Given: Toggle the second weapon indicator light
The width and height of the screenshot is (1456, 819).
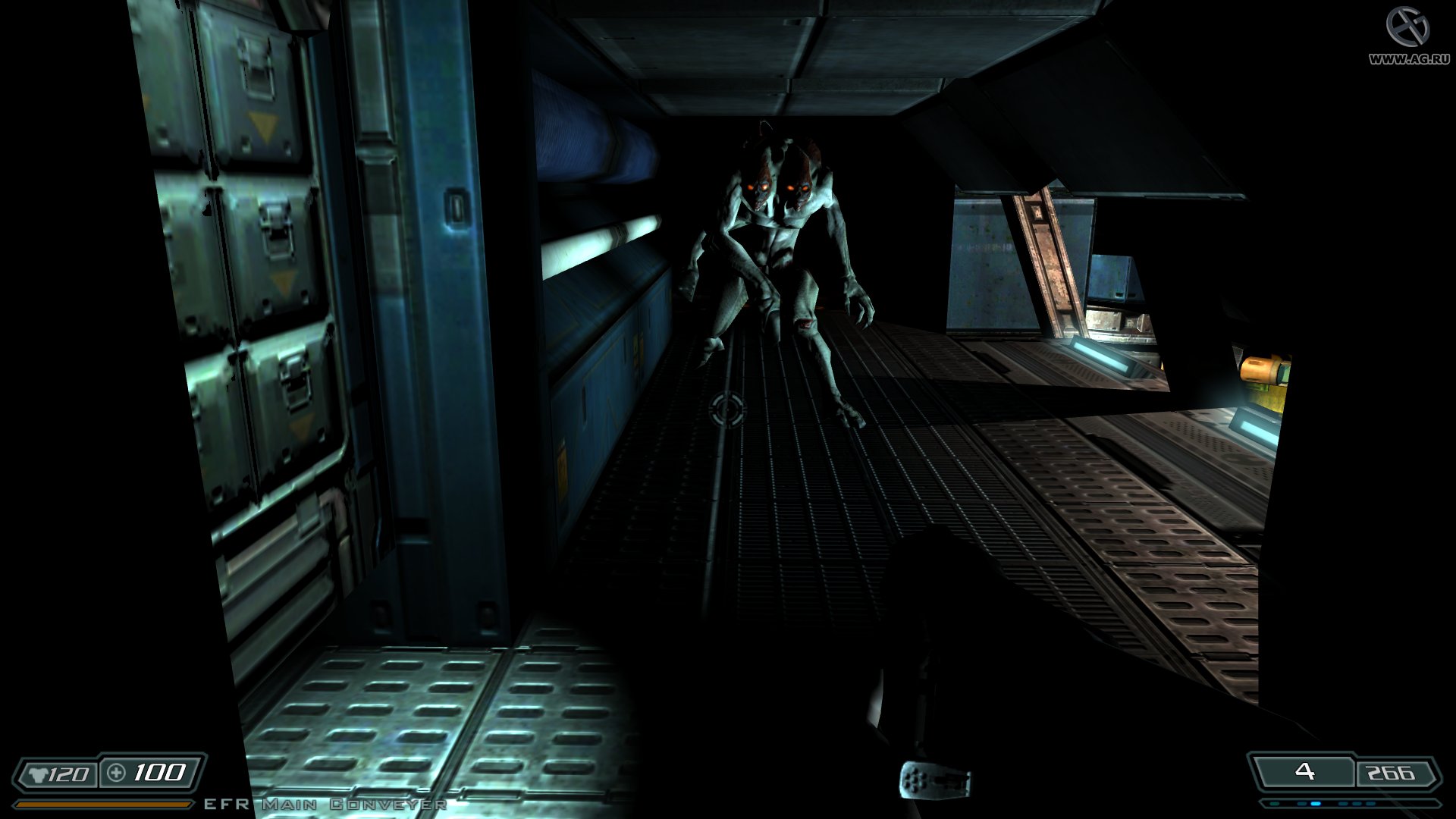Looking at the screenshot, I should (x=1301, y=803).
